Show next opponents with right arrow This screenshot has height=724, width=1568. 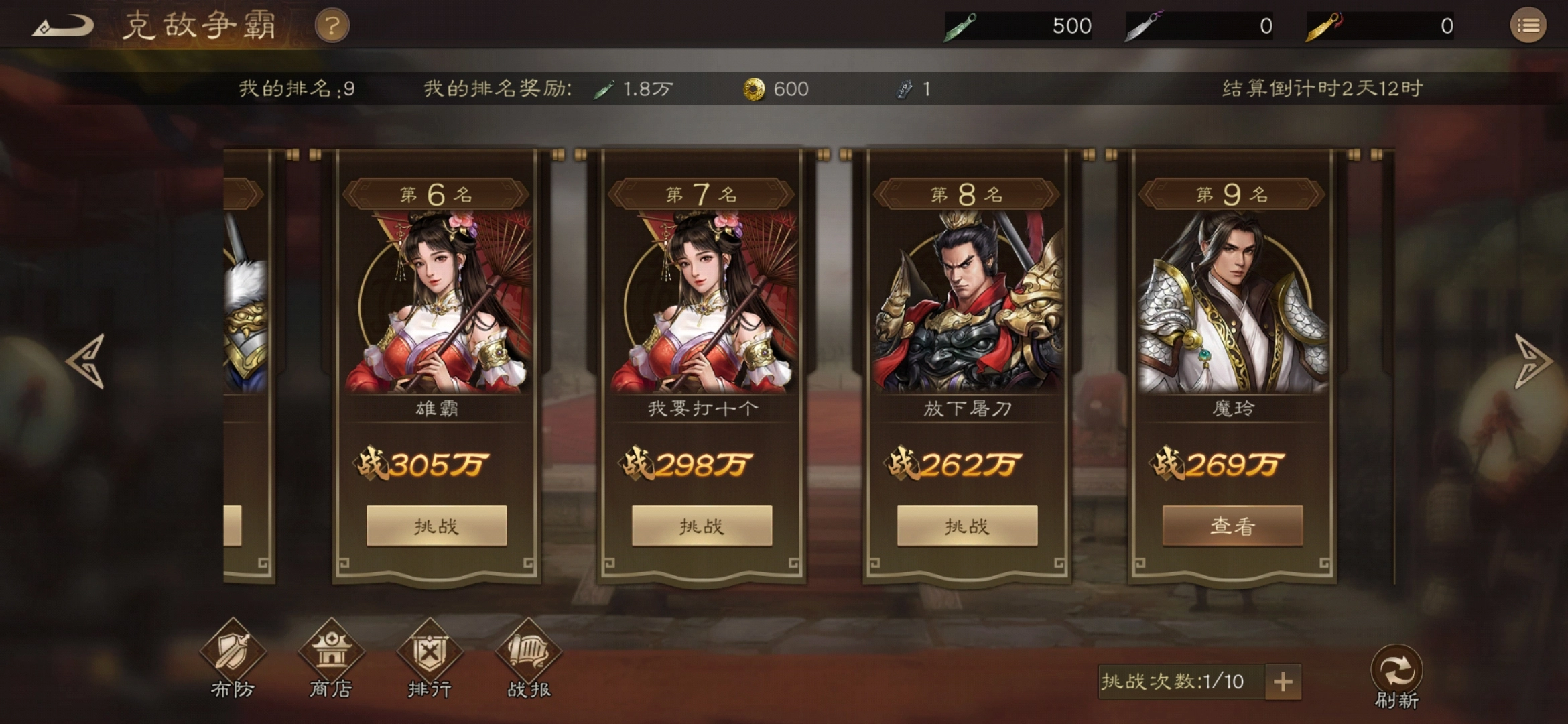tap(1532, 361)
